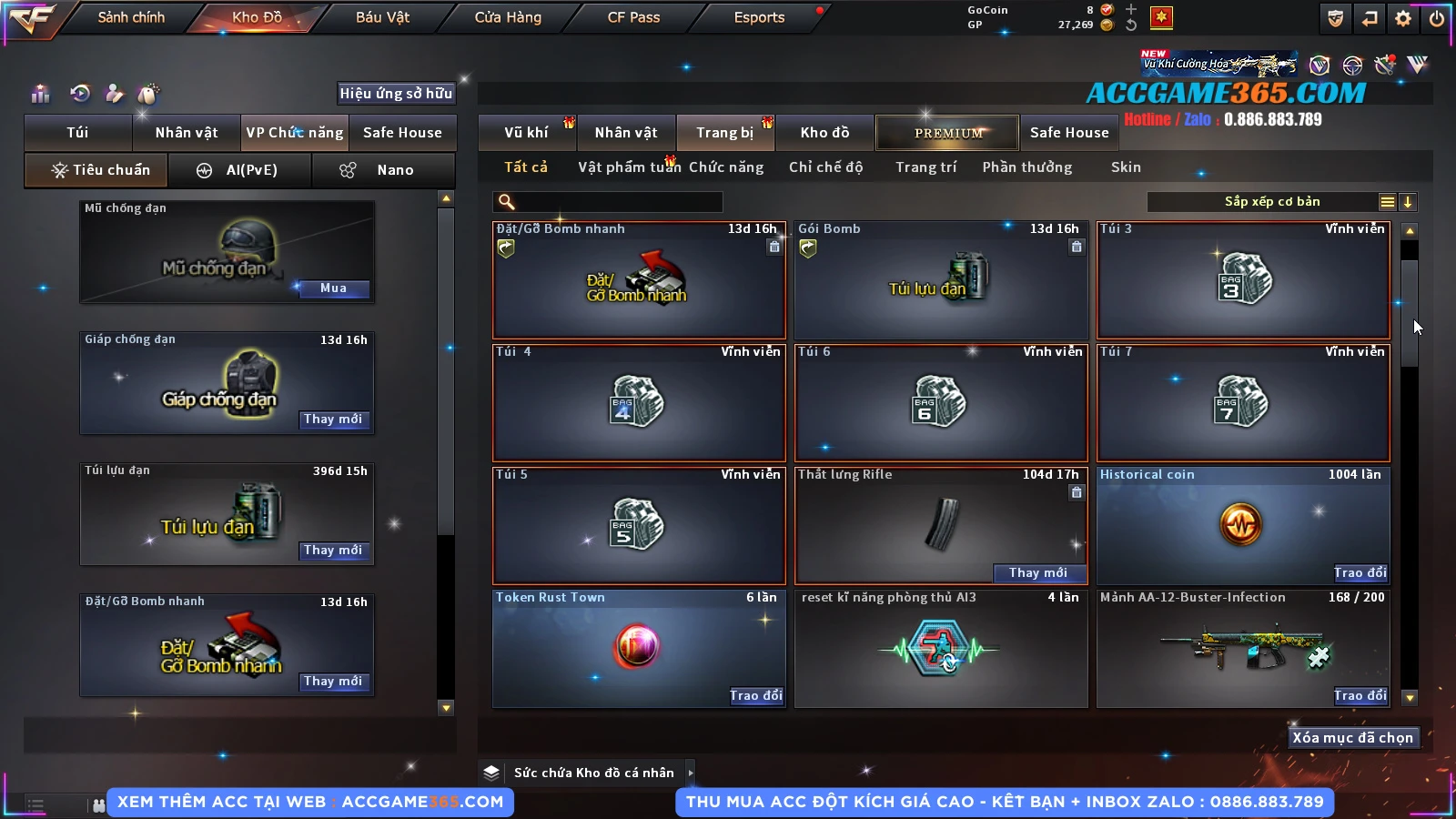Open the CF Pass menu
Image resolution: width=1456 pixels, height=819 pixels.
(633, 17)
